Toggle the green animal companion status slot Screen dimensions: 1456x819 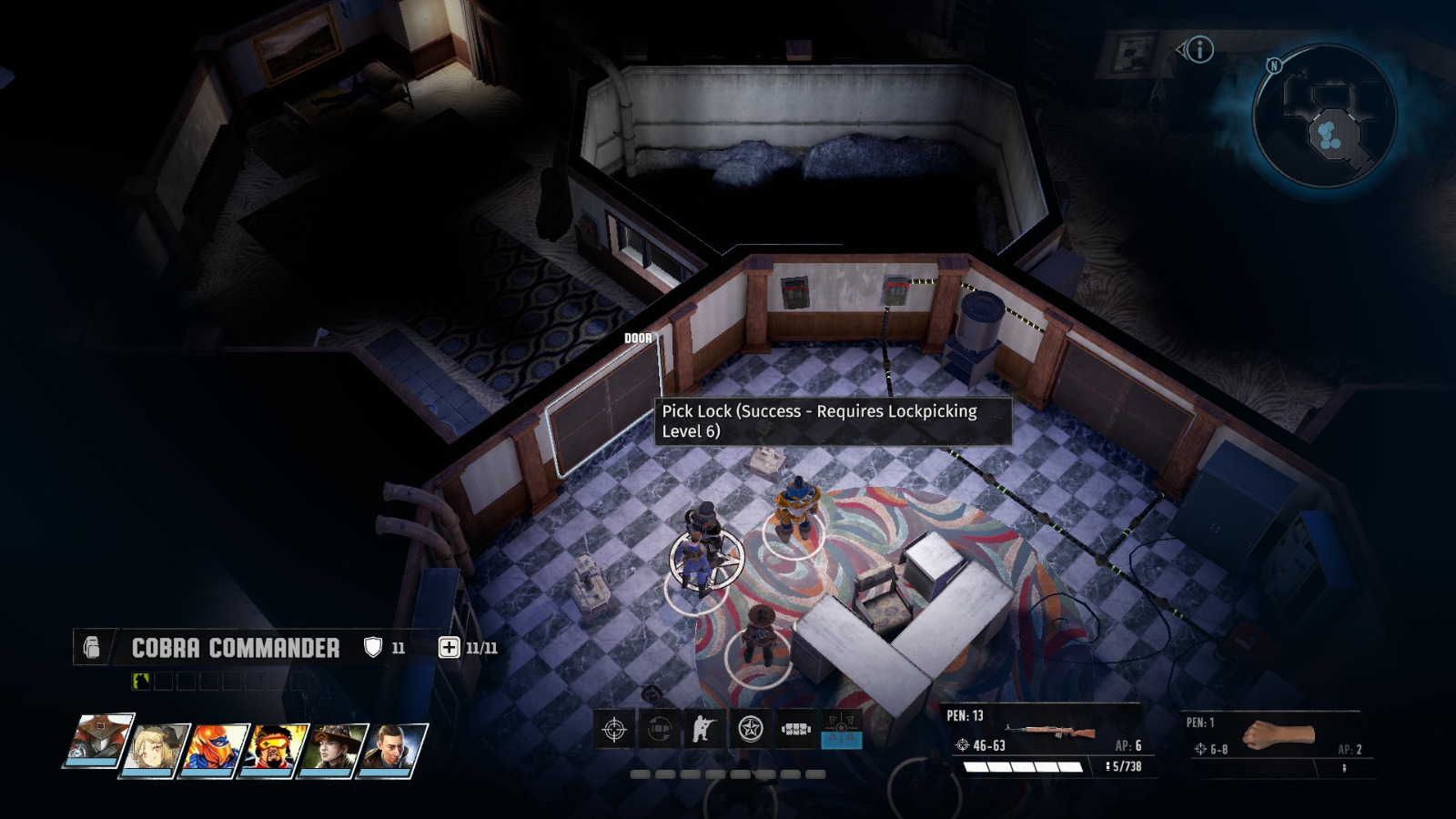pyautogui.click(x=140, y=680)
